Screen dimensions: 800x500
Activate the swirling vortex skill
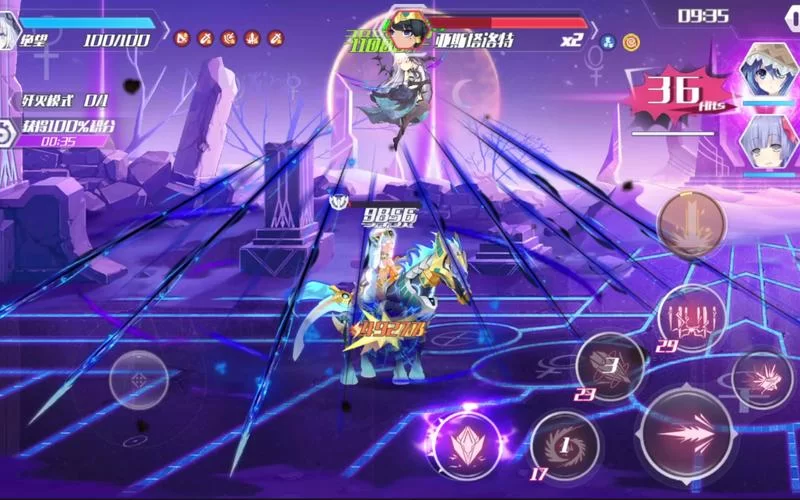click(x=565, y=443)
